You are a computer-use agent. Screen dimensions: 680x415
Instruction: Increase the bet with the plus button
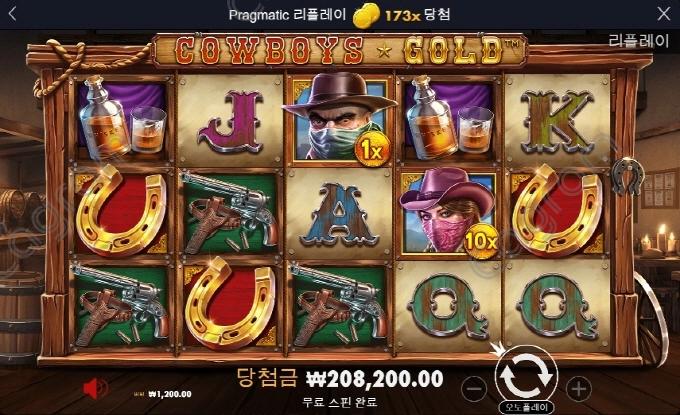point(577,387)
